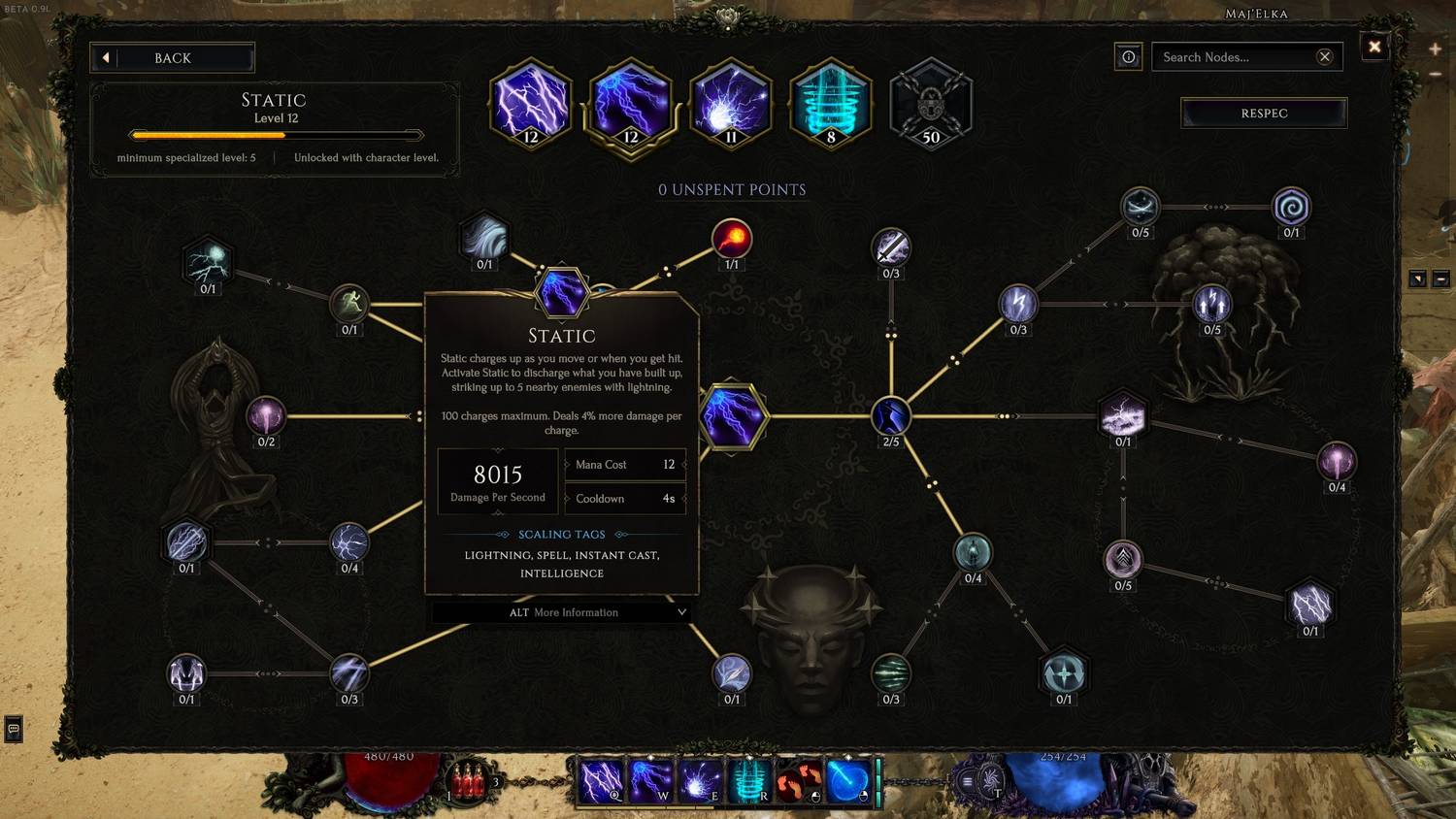This screenshot has height=819, width=1456.
Task: Clear the node search box
Action: tap(1324, 57)
